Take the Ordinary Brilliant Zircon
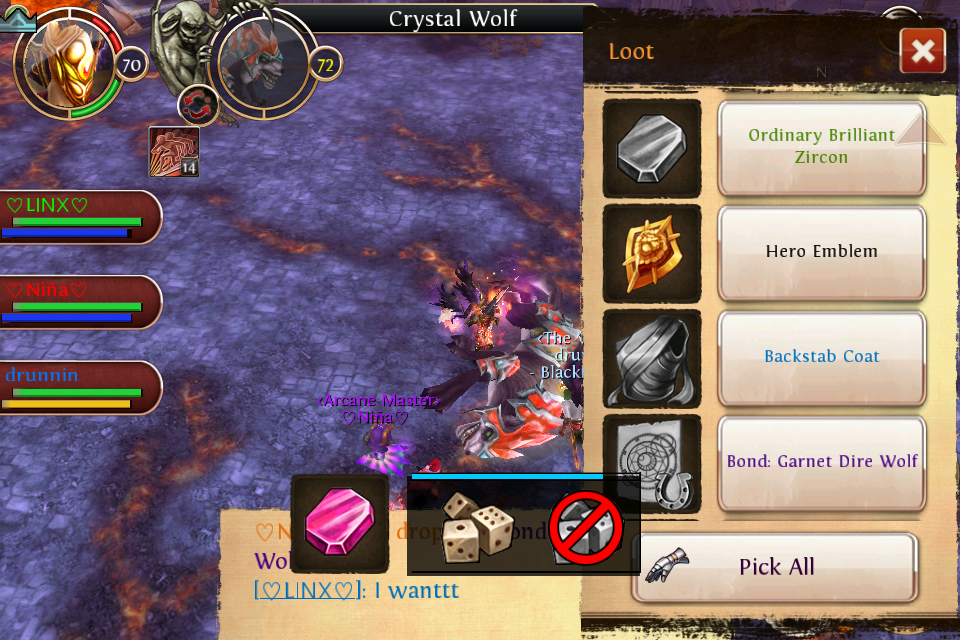Screen dimensions: 960x640 point(821,147)
